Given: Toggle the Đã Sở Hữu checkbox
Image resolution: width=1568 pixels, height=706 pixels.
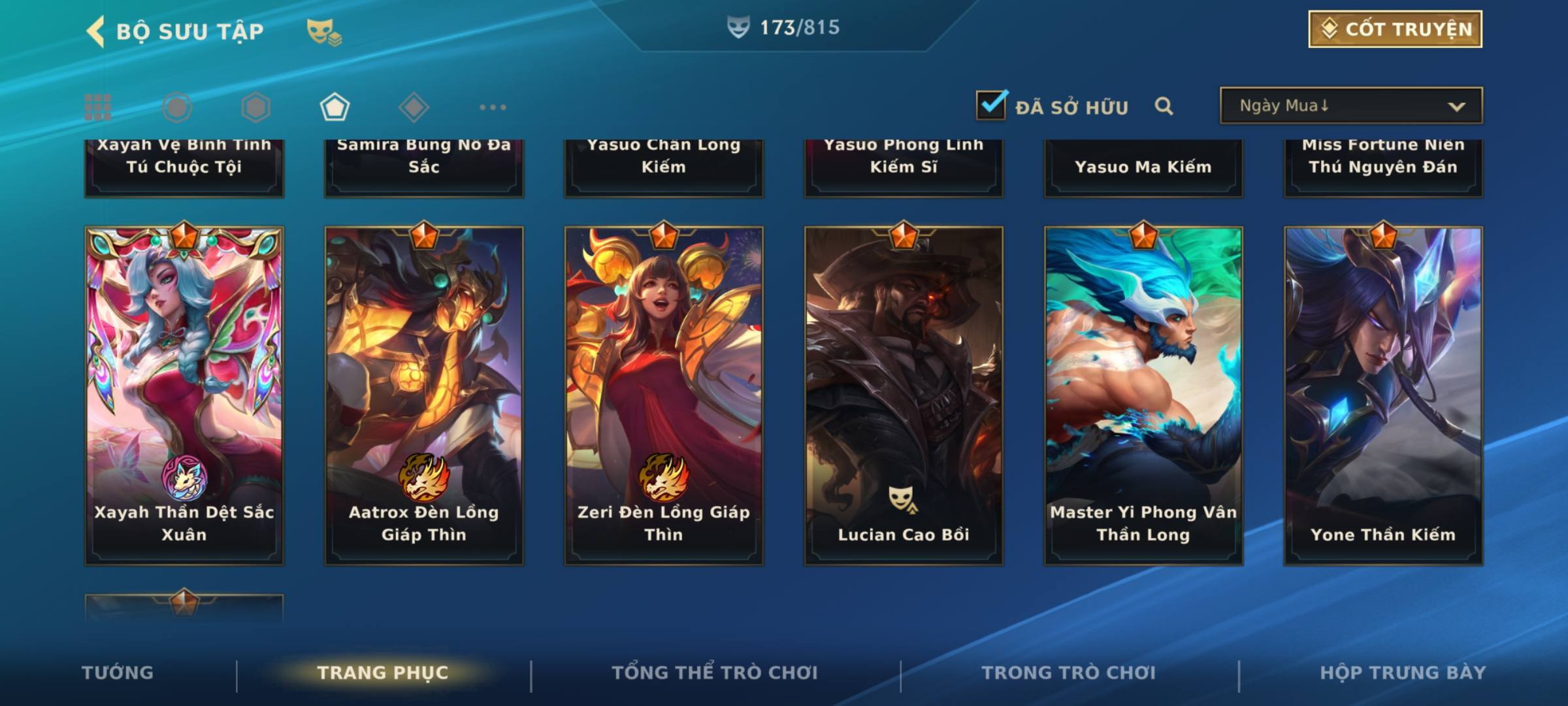Looking at the screenshot, I should 991,105.
